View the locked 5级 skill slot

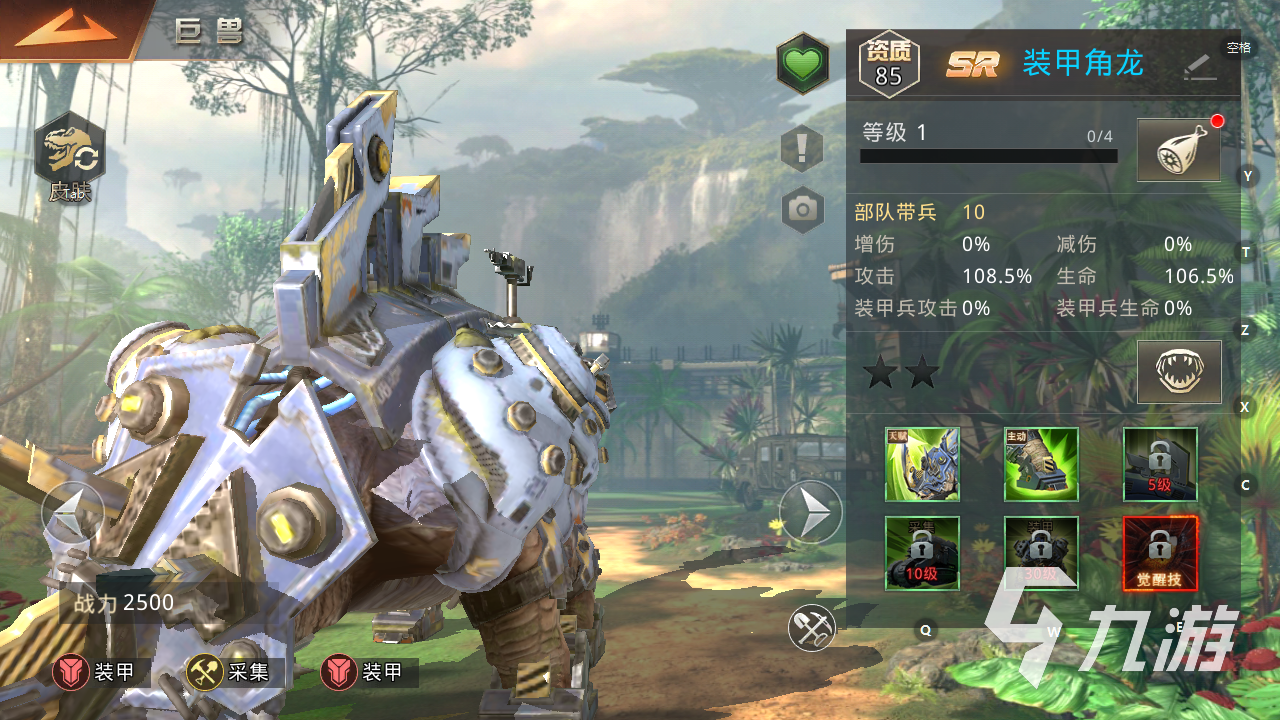click(1160, 464)
